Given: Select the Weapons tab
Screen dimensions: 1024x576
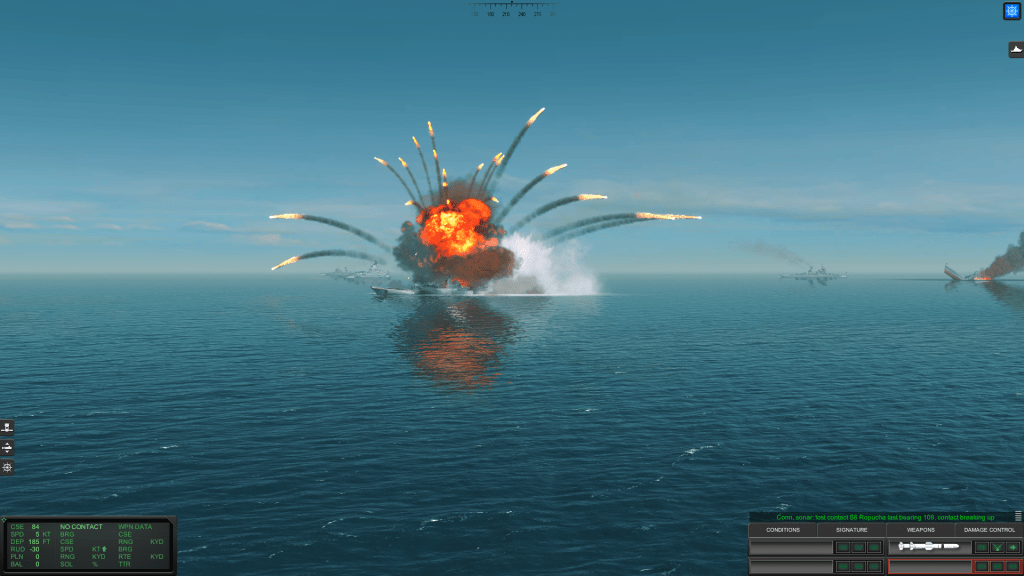Looking at the screenshot, I should coord(920,530).
